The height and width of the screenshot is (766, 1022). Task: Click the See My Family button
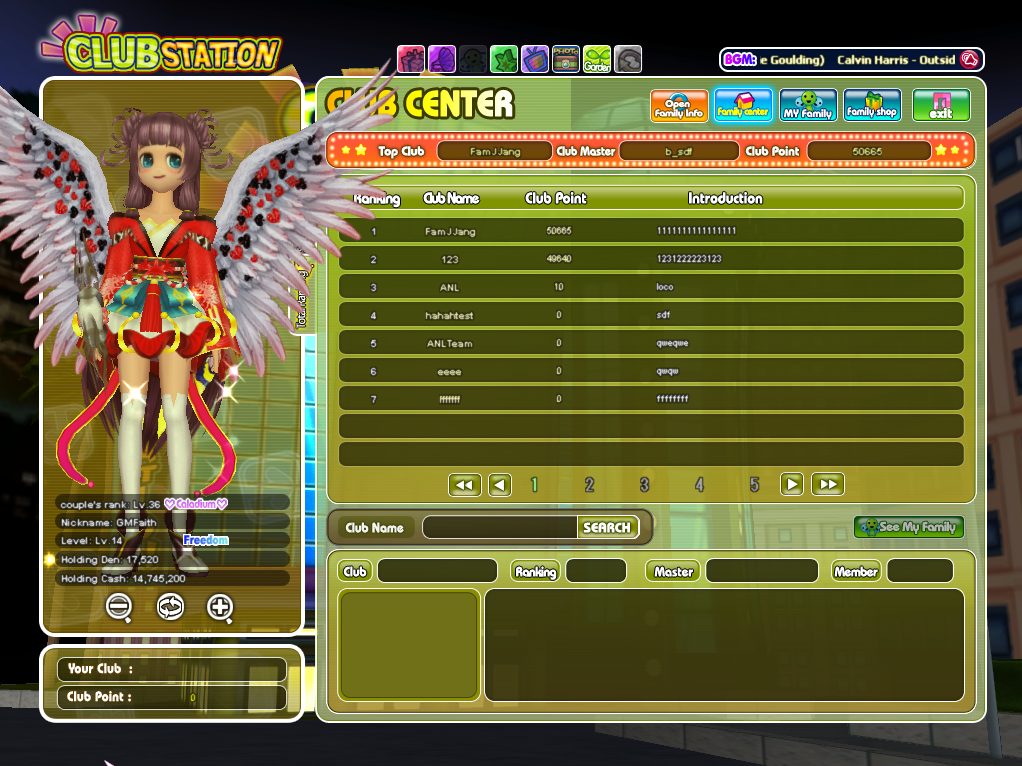(x=908, y=527)
